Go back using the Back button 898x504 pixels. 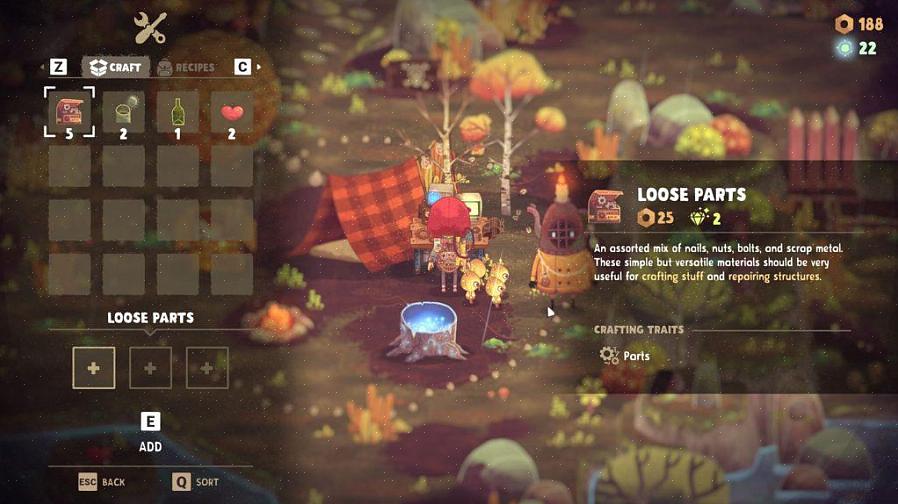point(102,482)
